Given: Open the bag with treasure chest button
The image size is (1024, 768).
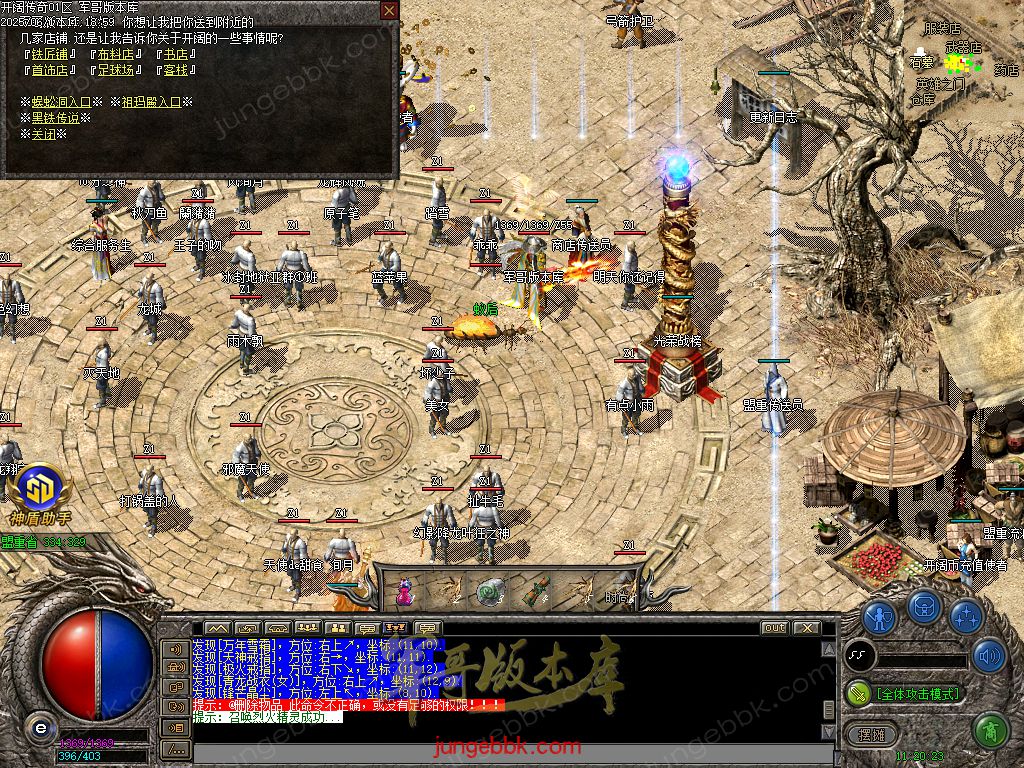Looking at the screenshot, I should click(924, 607).
